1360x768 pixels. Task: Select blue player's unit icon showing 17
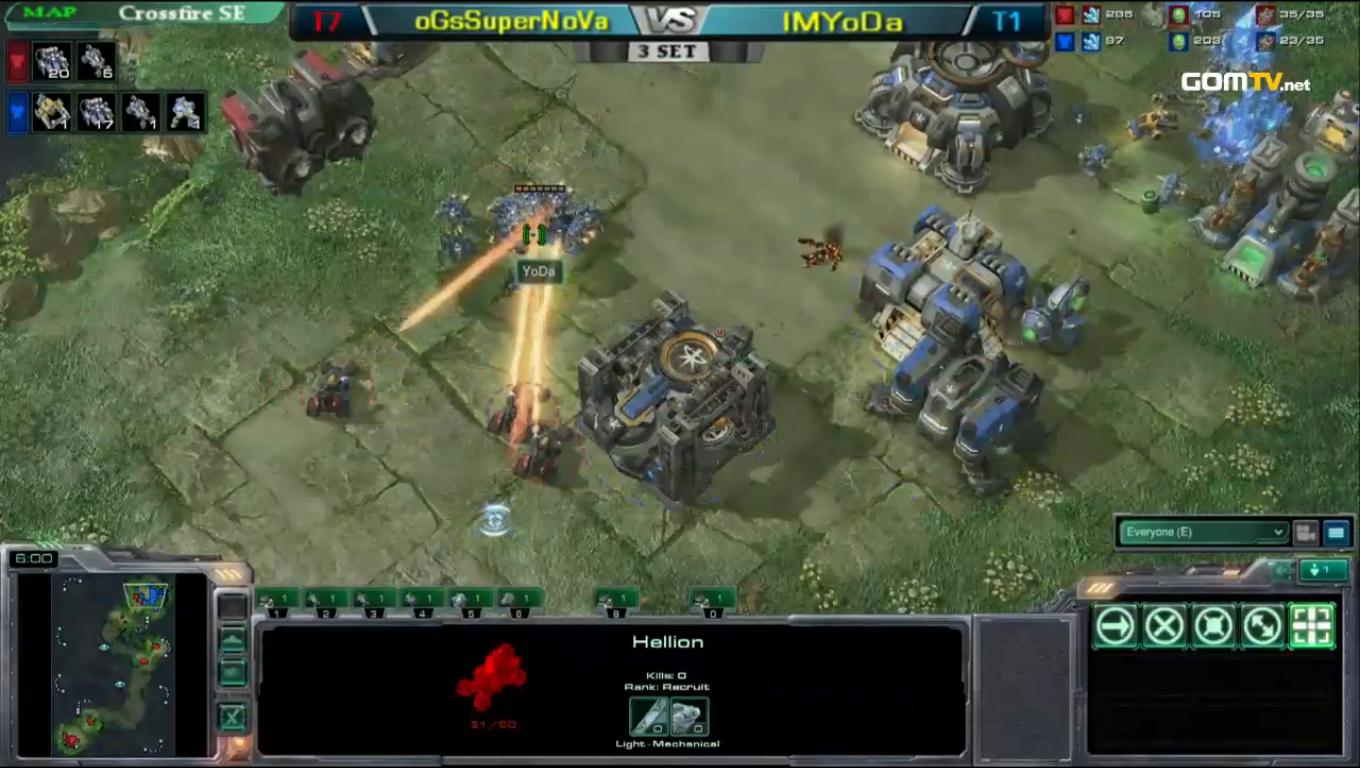tap(96, 112)
